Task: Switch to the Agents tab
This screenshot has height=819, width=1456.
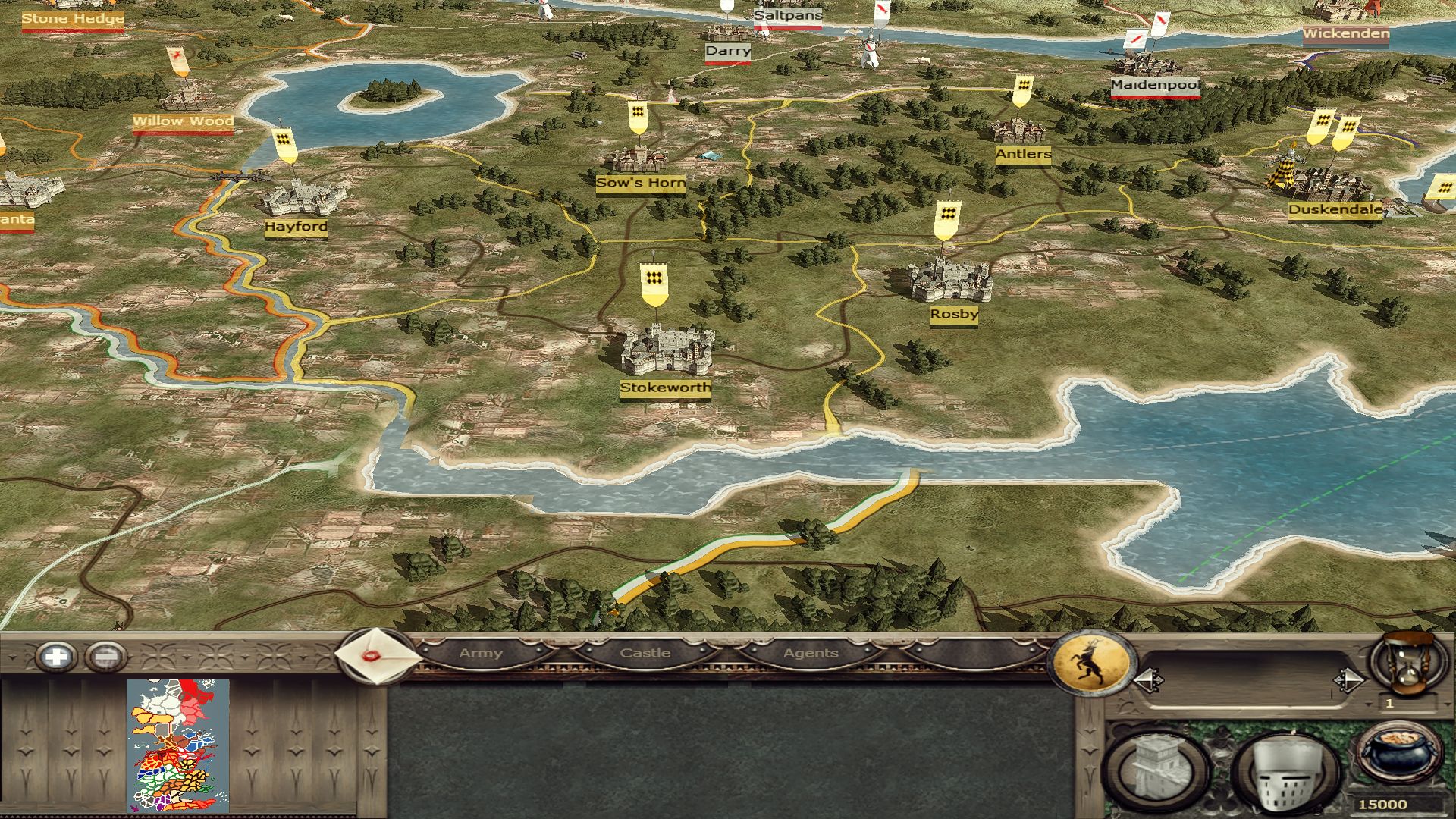Action: tap(811, 653)
